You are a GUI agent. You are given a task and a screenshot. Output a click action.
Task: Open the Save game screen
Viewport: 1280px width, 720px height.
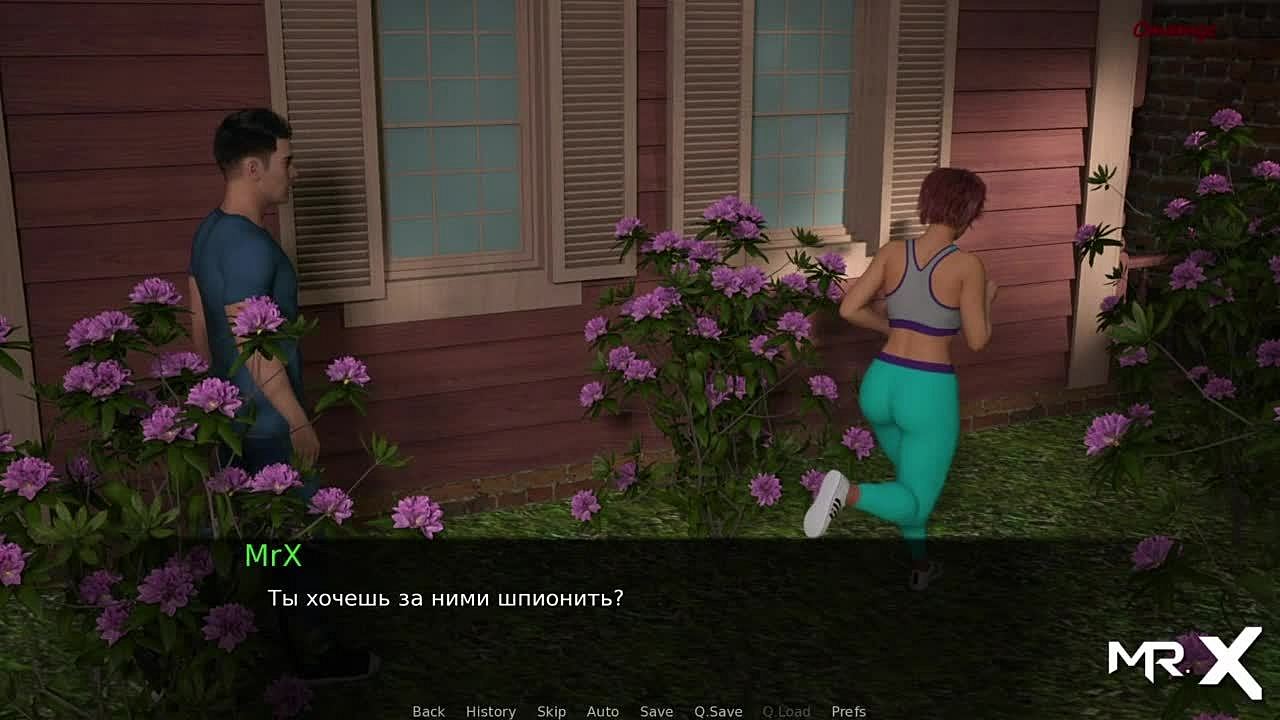pos(656,711)
